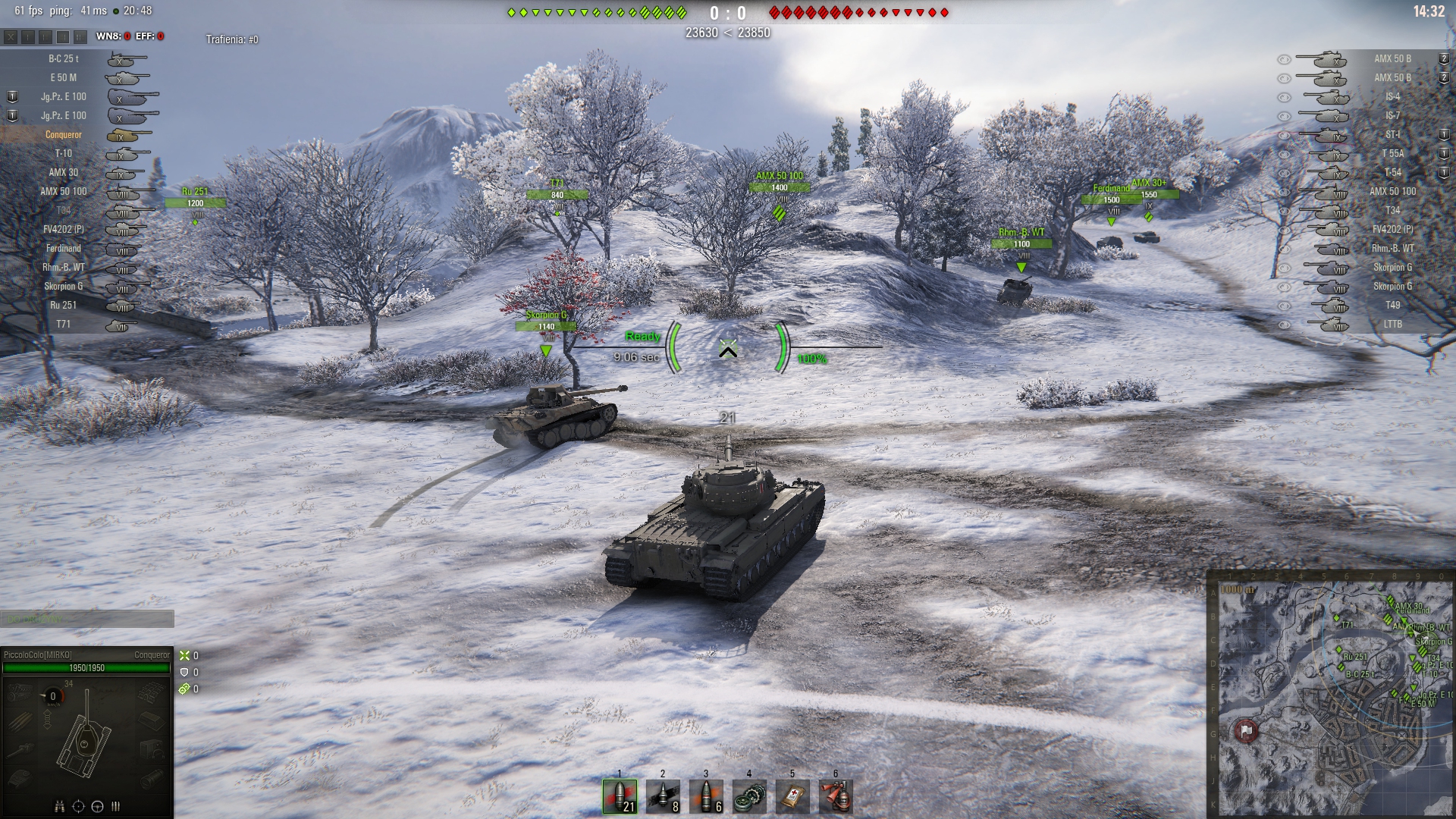Select the T 55A enemy row
The height and width of the screenshot is (819, 1456).
click(1392, 153)
